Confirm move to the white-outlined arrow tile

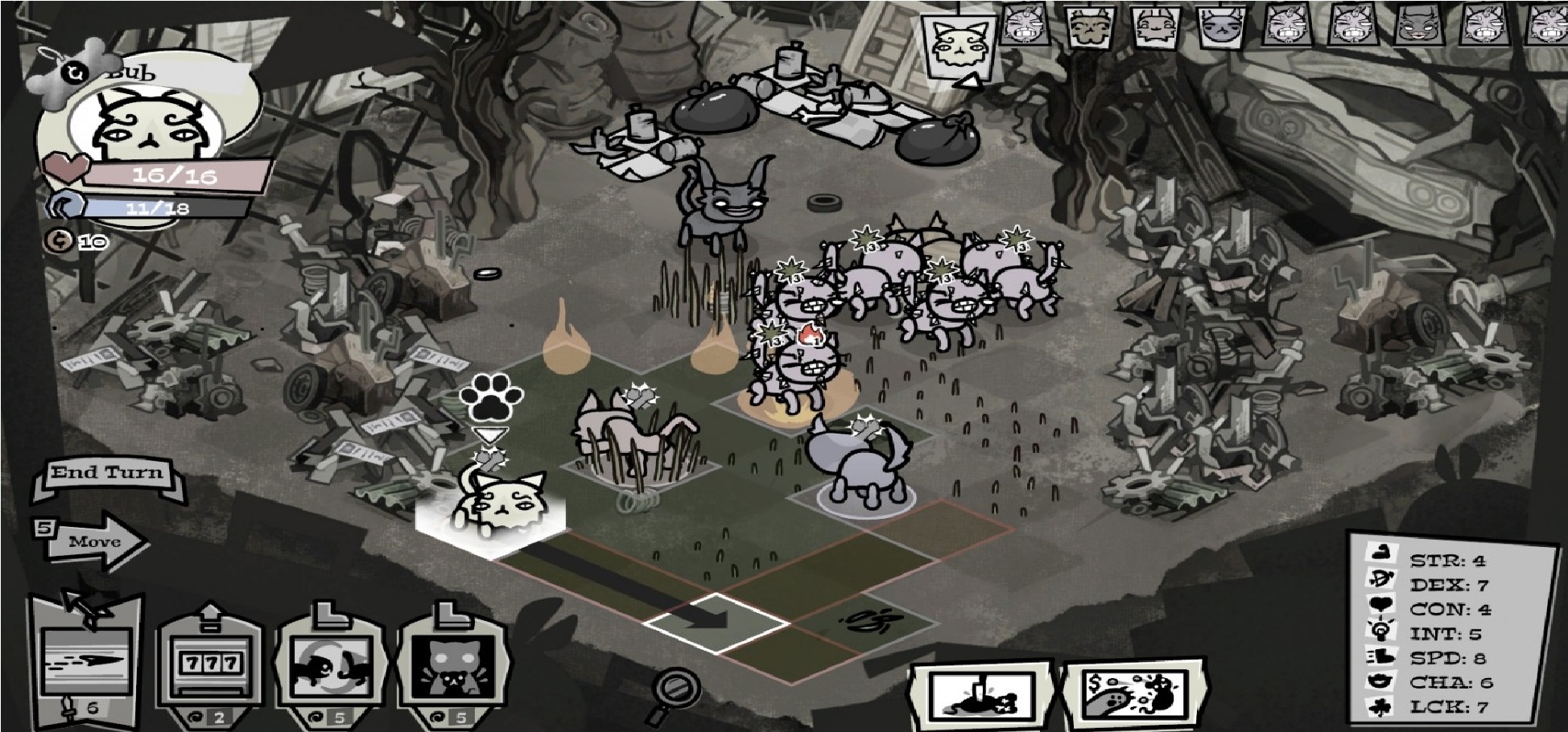[716, 620]
